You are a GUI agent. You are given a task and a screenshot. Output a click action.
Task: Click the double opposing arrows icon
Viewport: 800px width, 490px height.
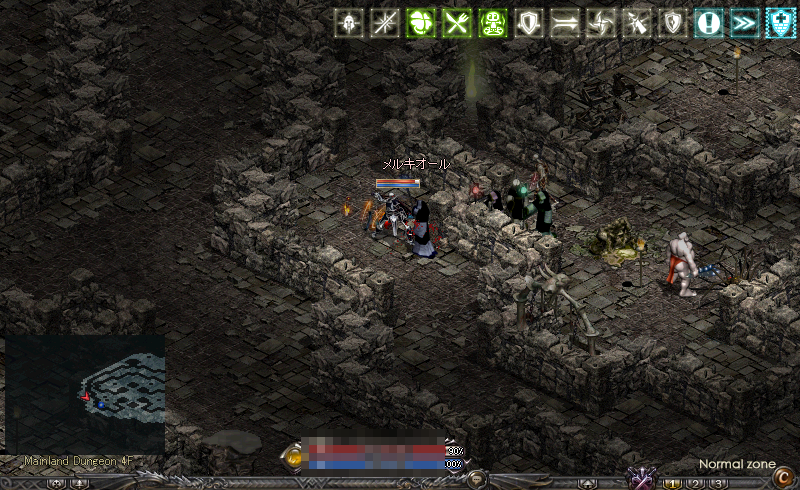(565, 23)
